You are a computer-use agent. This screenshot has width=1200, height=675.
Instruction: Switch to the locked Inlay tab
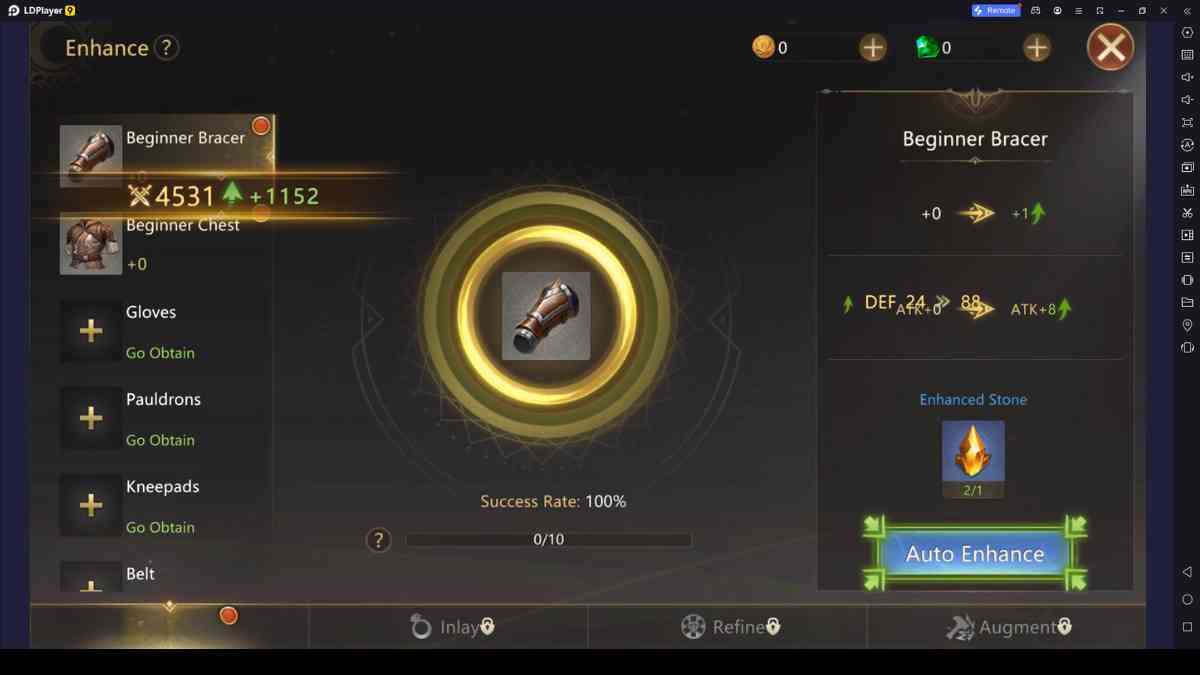point(452,627)
